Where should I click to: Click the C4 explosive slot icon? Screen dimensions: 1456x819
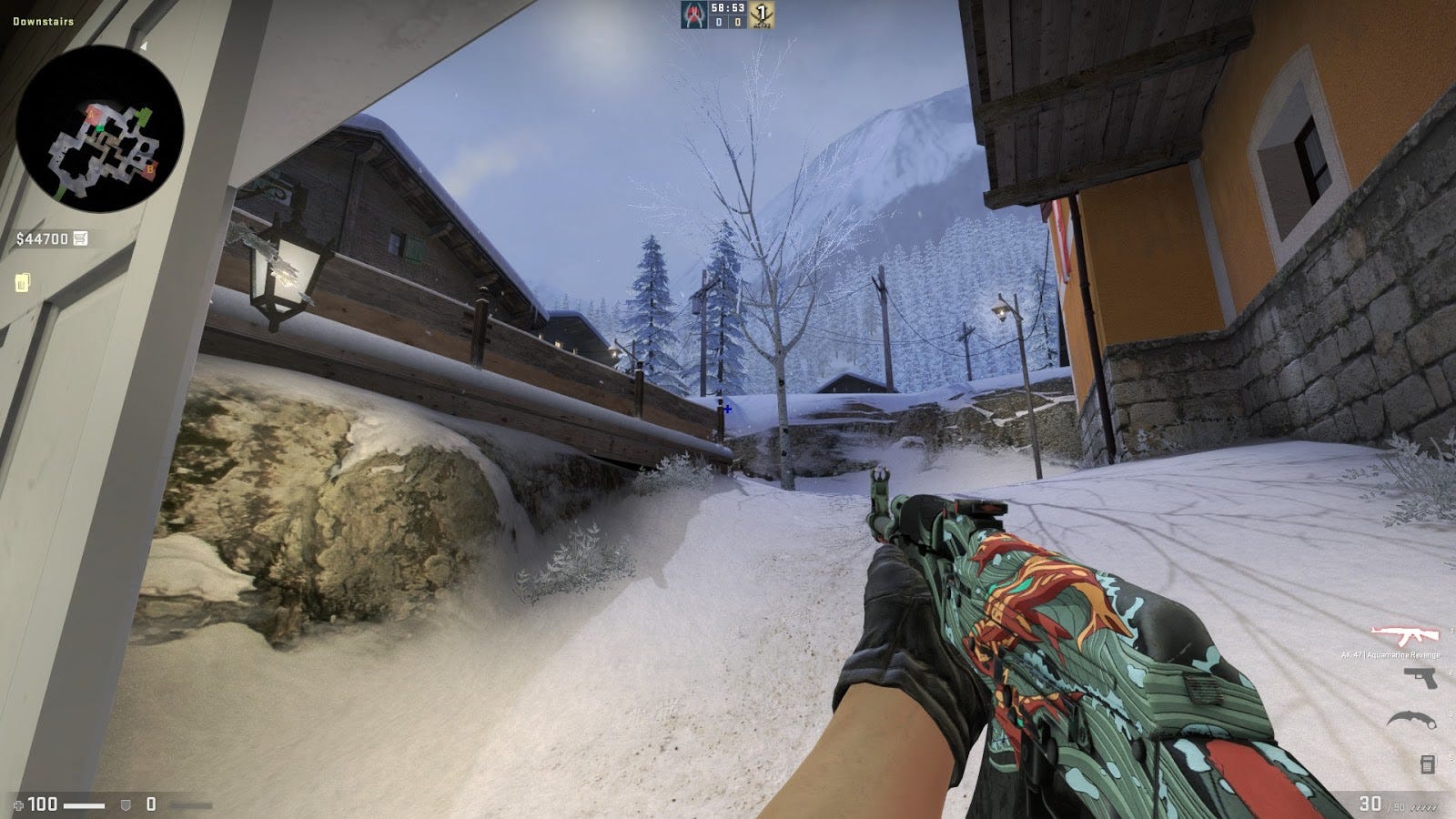1428,765
